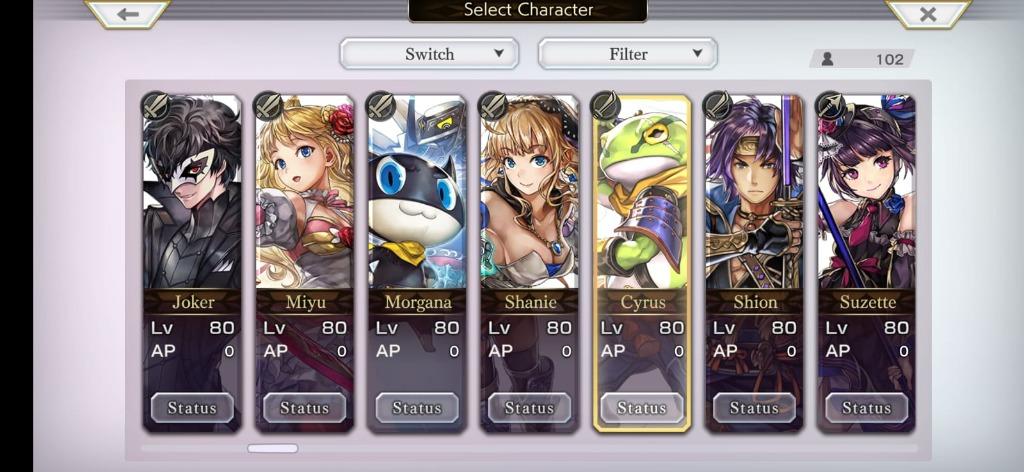Open Miyu's Status page
Screen dimensions: 1024x472
click(304, 408)
